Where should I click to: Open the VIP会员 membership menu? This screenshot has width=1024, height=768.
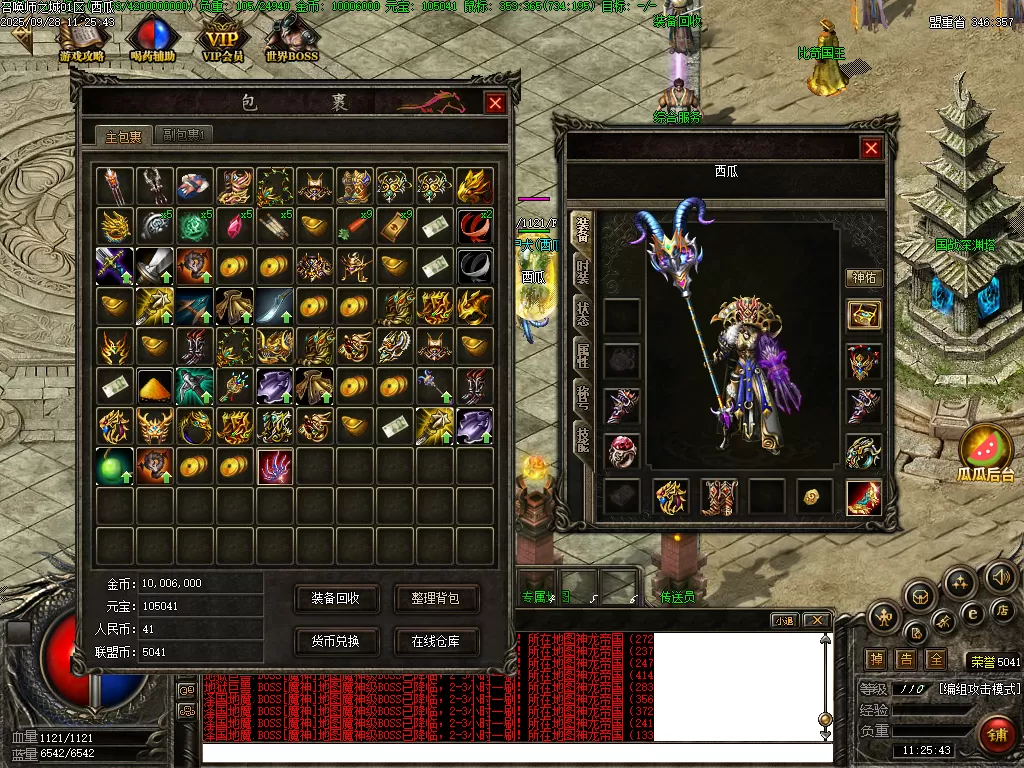[224, 42]
